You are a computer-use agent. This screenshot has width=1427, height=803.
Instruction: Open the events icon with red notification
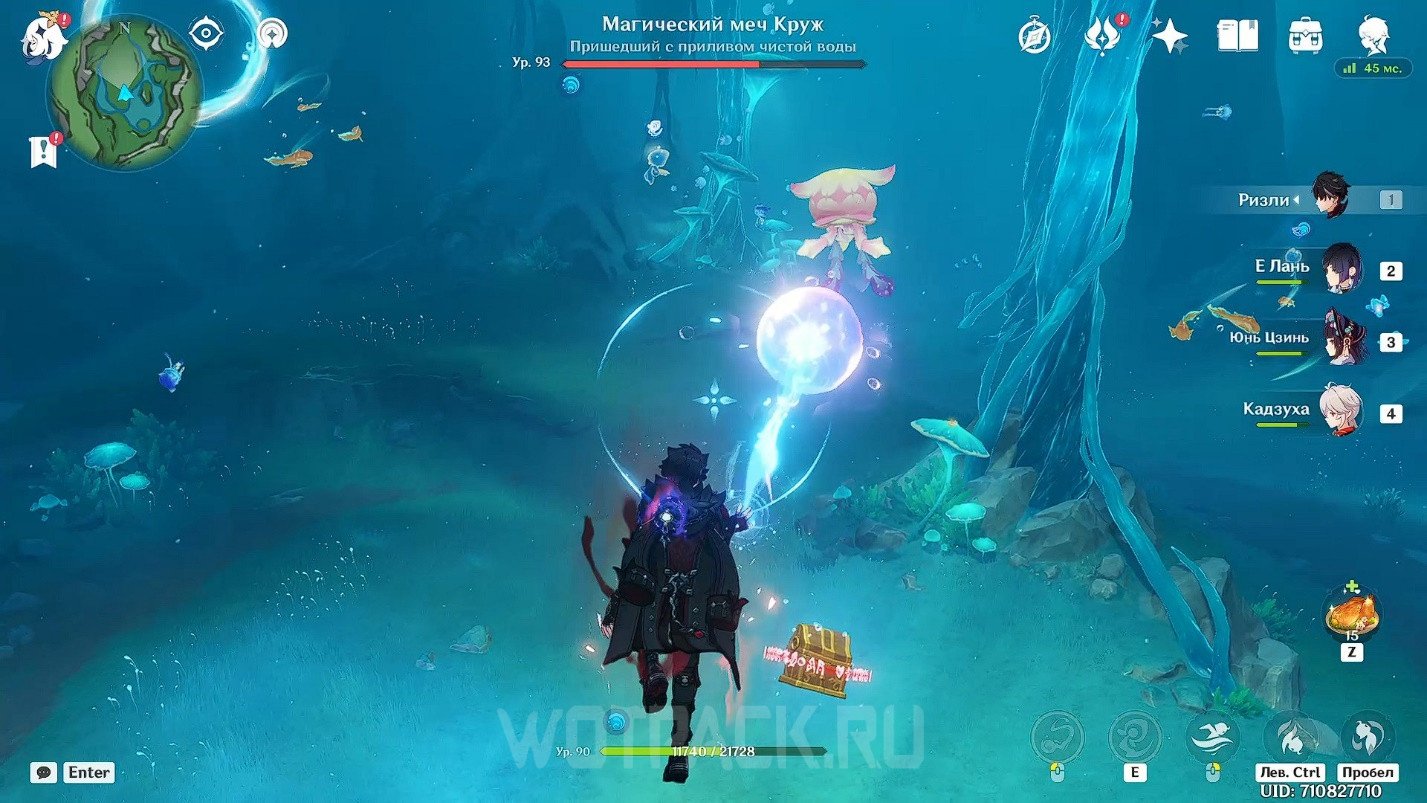1101,36
